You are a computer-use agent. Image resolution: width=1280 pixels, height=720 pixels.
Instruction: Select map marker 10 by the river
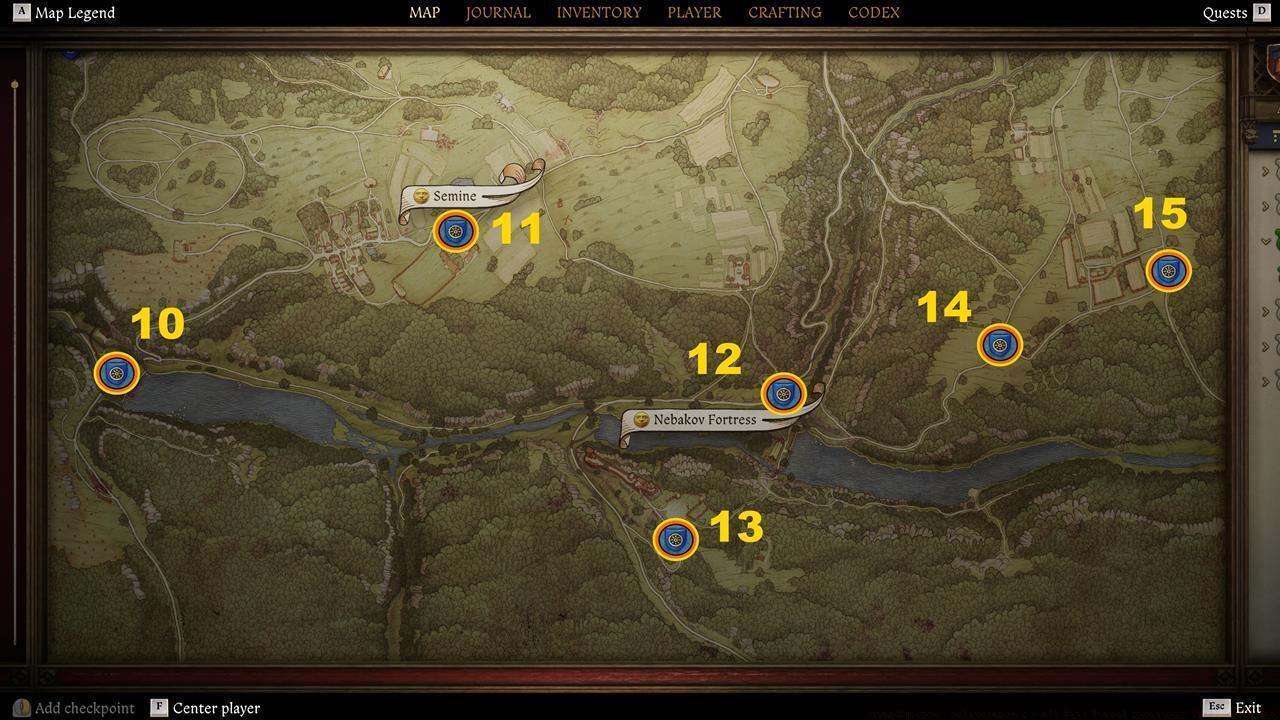(x=117, y=373)
